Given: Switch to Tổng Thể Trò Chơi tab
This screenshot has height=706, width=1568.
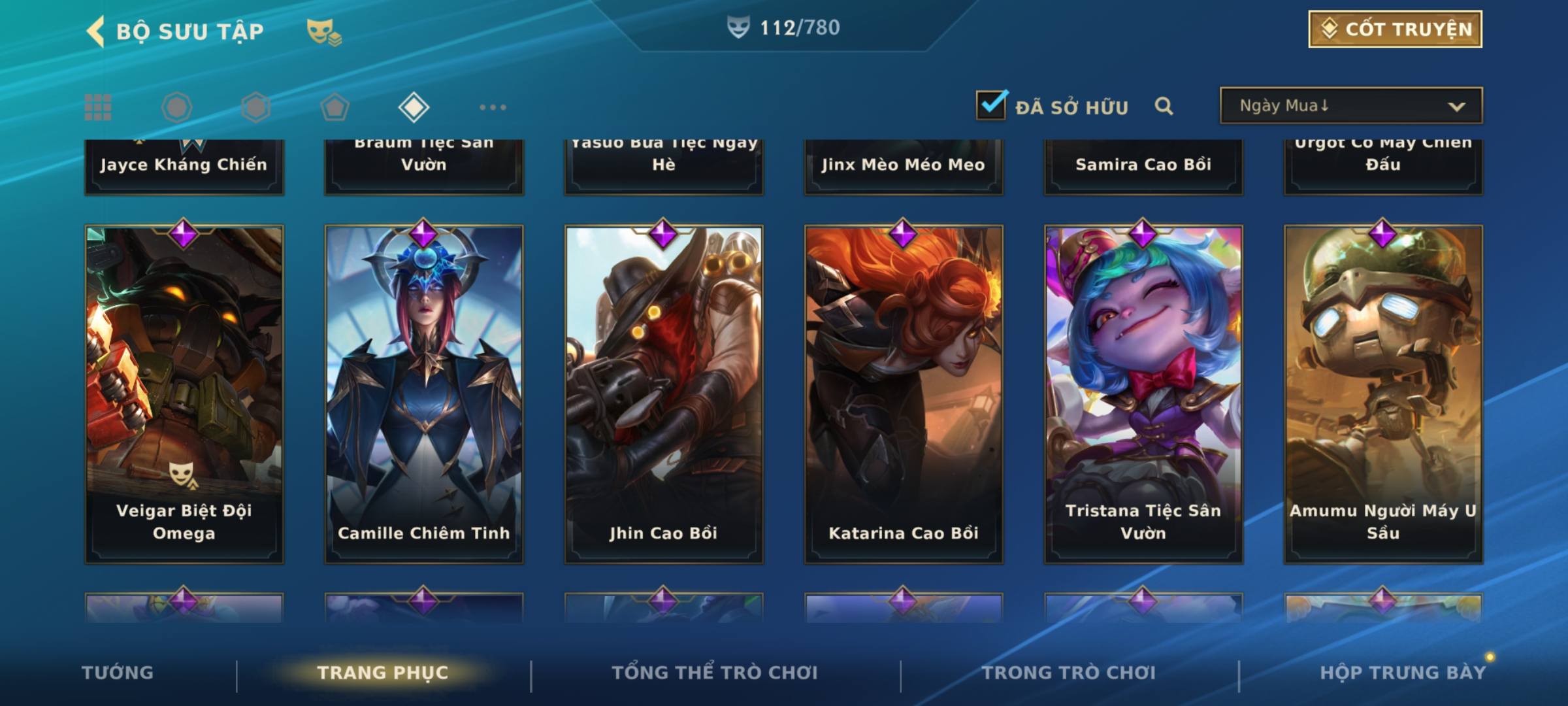Looking at the screenshot, I should pos(715,673).
